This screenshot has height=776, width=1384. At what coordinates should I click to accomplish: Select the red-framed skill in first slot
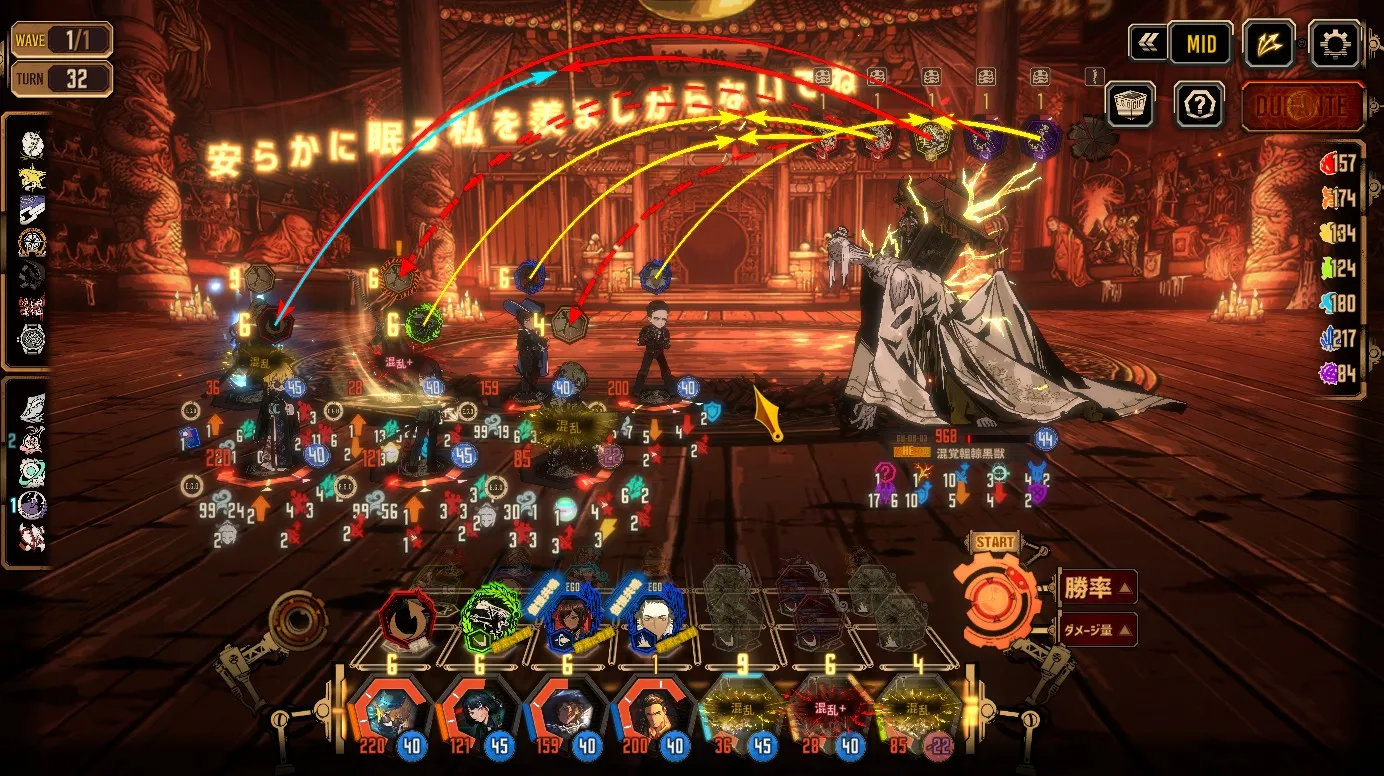pyautogui.click(x=408, y=620)
